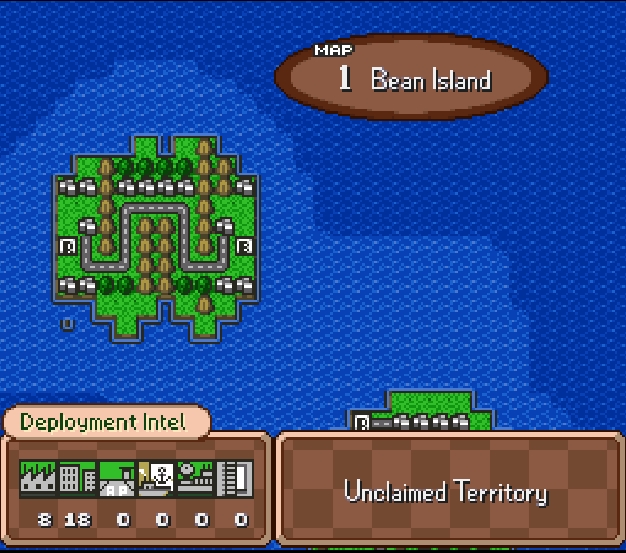Viewport: 626px width, 553px height.
Task: Open the Deployment Intel tab
Action: point(104,422)
